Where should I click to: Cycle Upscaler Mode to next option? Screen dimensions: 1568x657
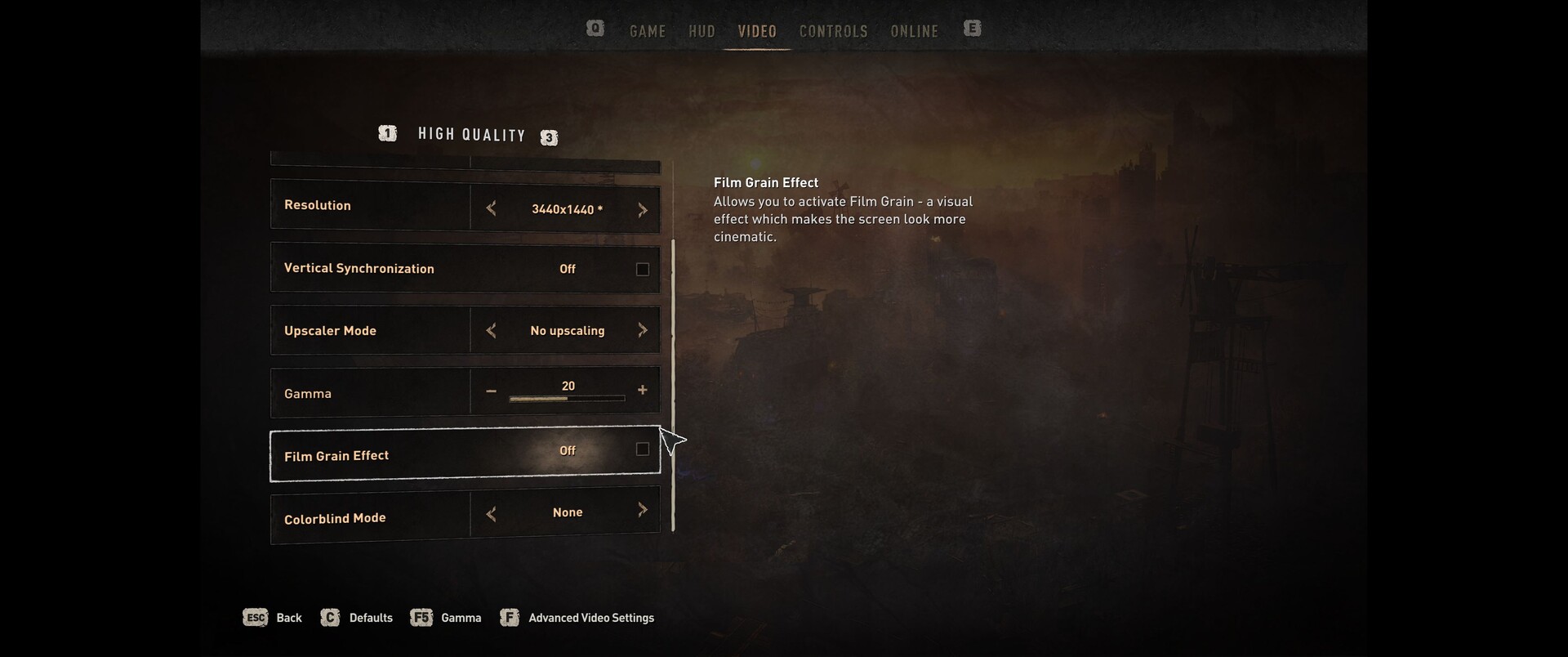tap(643, 330)
